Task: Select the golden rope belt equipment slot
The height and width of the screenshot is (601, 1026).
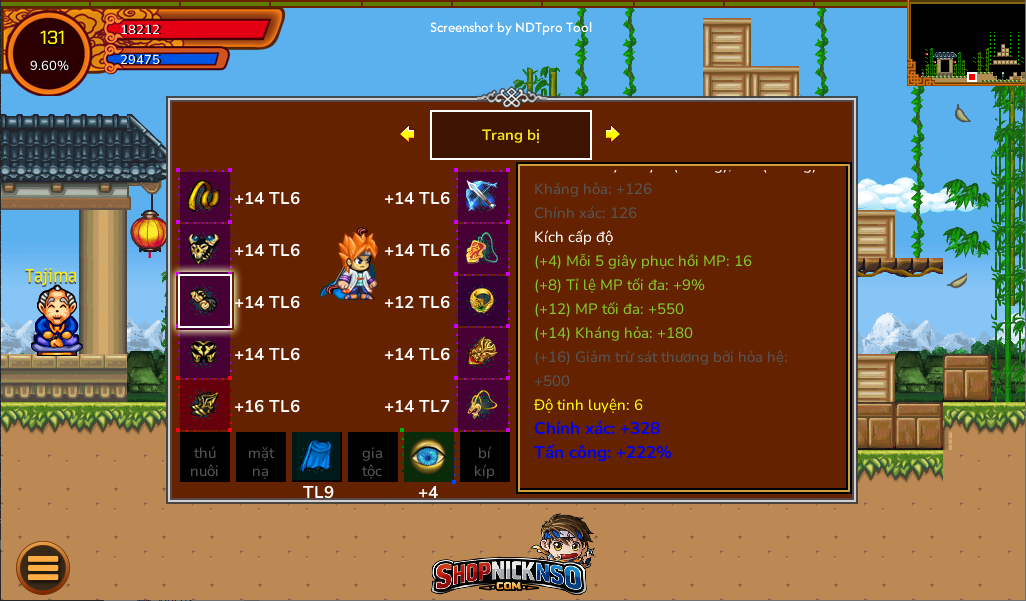Action: (205, 197)
